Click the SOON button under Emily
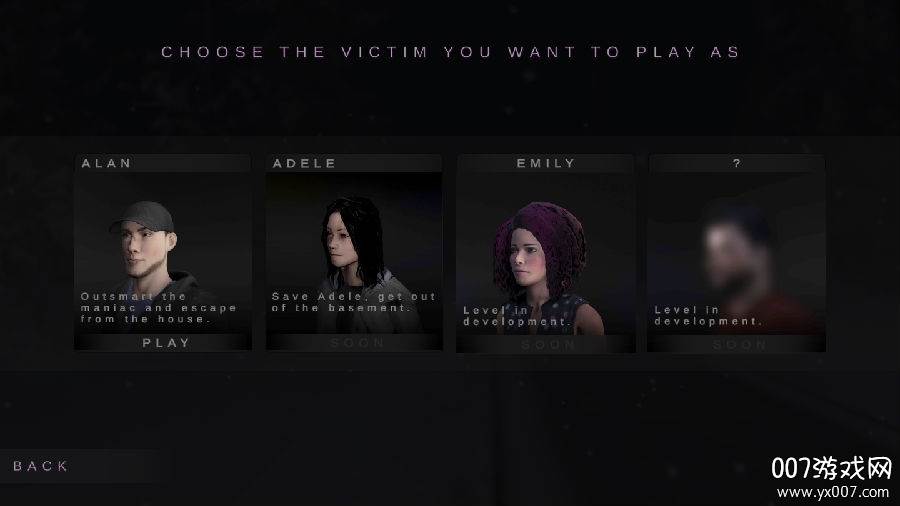The height and width of the screenshot is (506, 900). click(x=547, y=344)
